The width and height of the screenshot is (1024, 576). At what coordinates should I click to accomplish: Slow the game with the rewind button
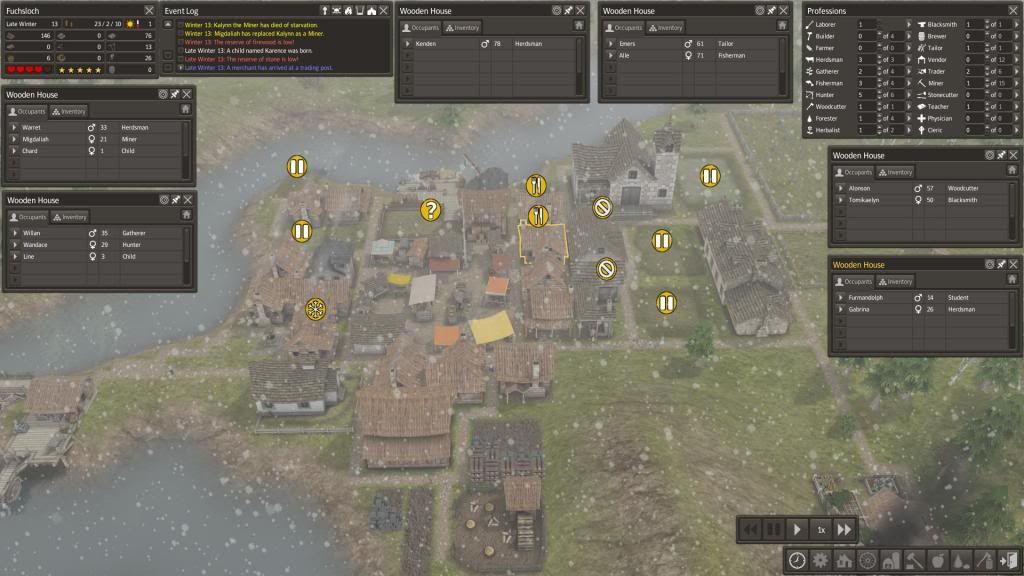click(x=748, y=529)
